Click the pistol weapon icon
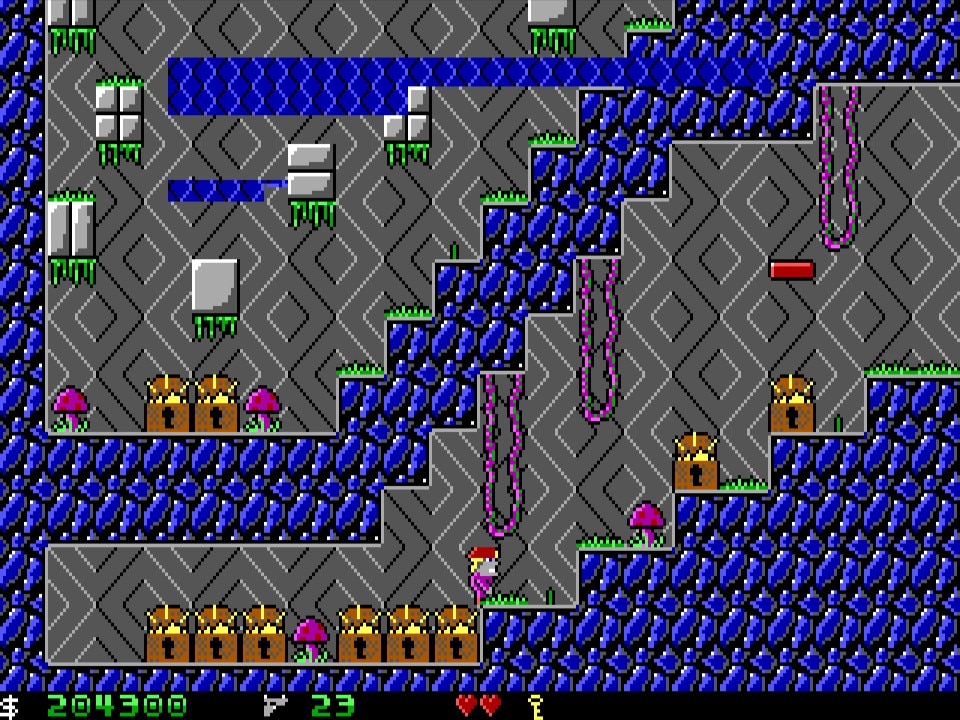Image resolution: width=960 pixels, height=720 pixels. [276, 705]
